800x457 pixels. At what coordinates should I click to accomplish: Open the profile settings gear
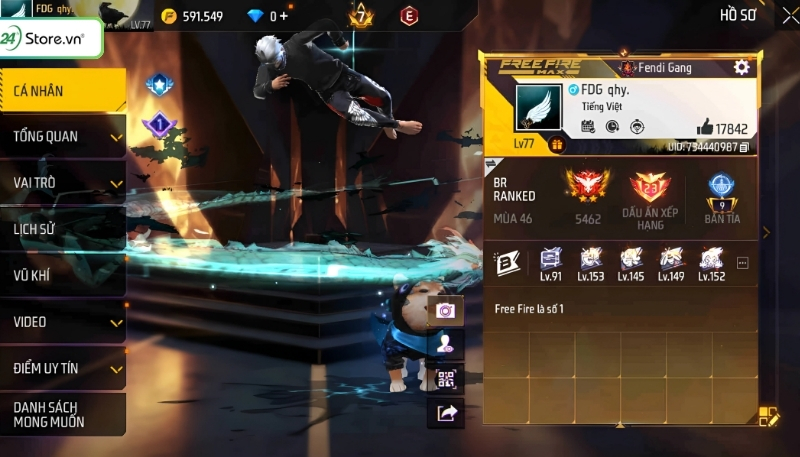pyautogui.click(x=741, y=67)
